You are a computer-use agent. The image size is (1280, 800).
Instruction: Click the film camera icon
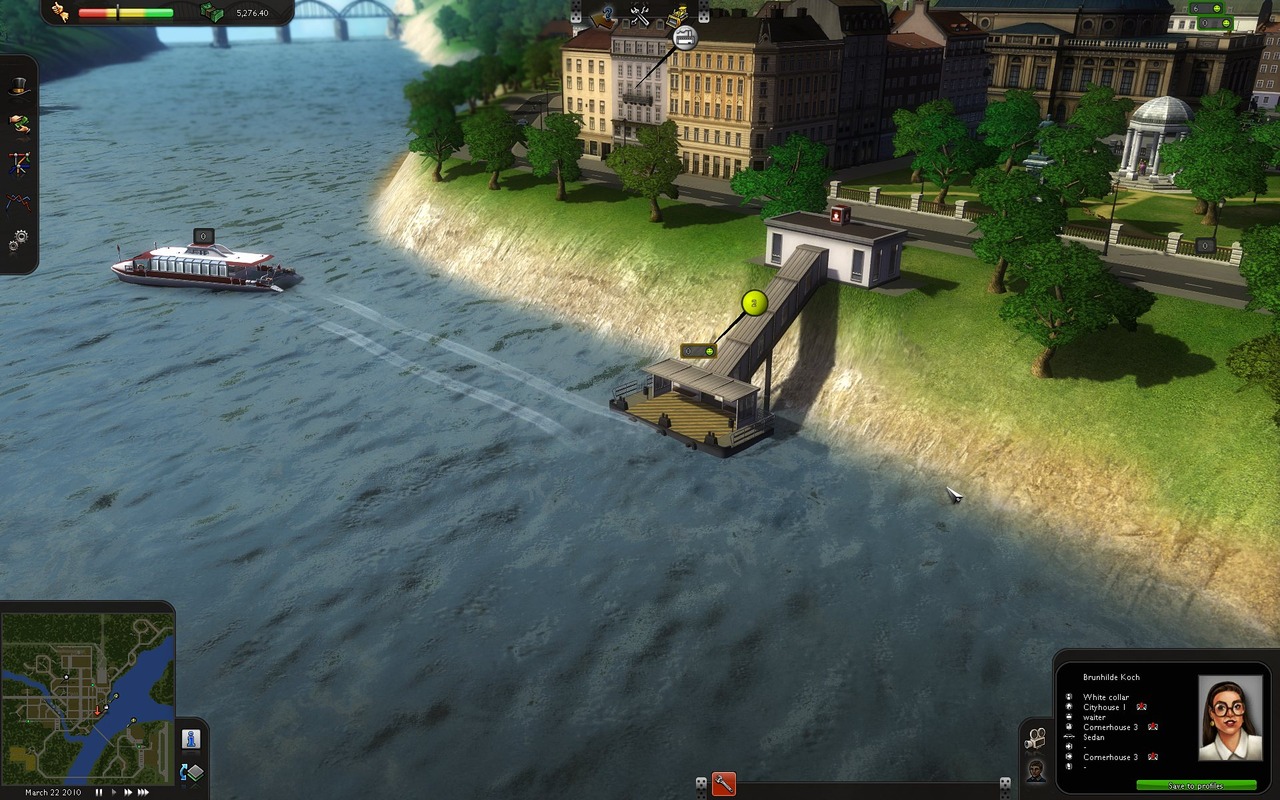1036,739
